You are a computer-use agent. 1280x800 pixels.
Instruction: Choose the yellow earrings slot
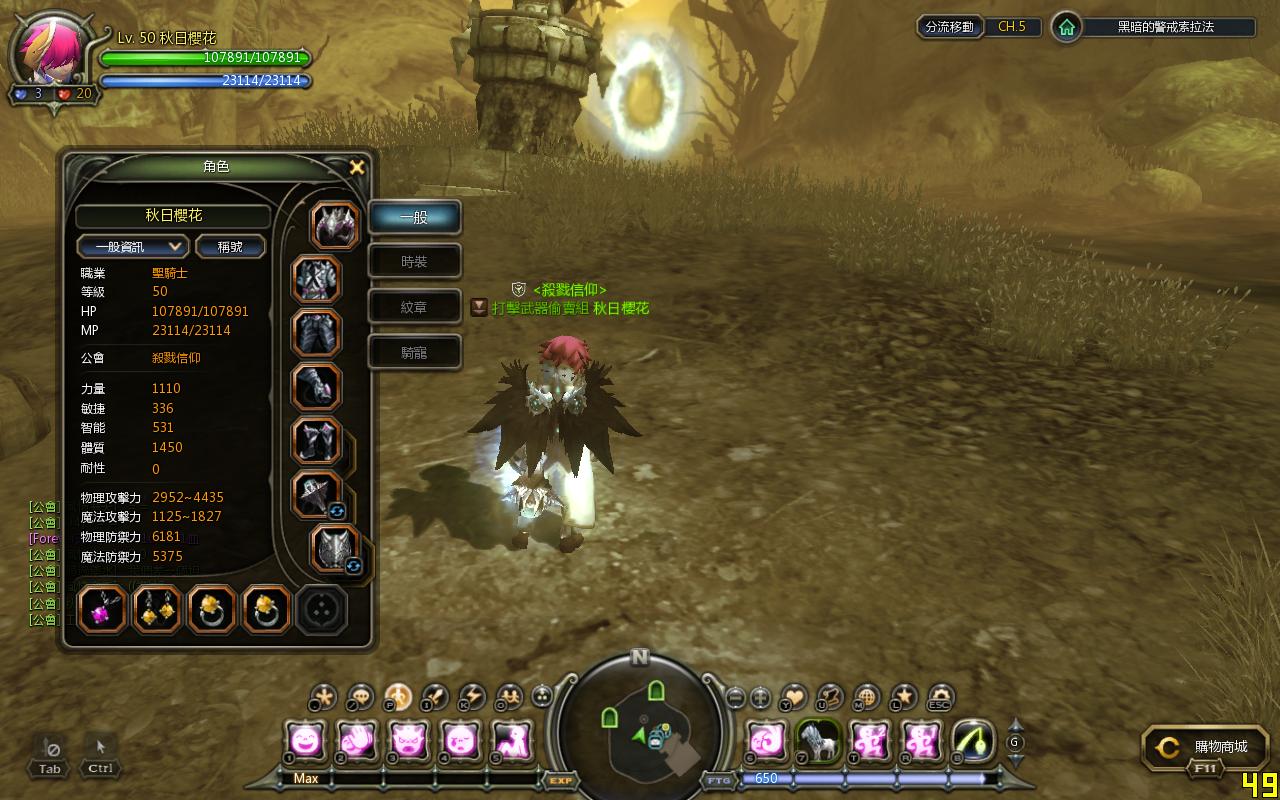point(157,610)
